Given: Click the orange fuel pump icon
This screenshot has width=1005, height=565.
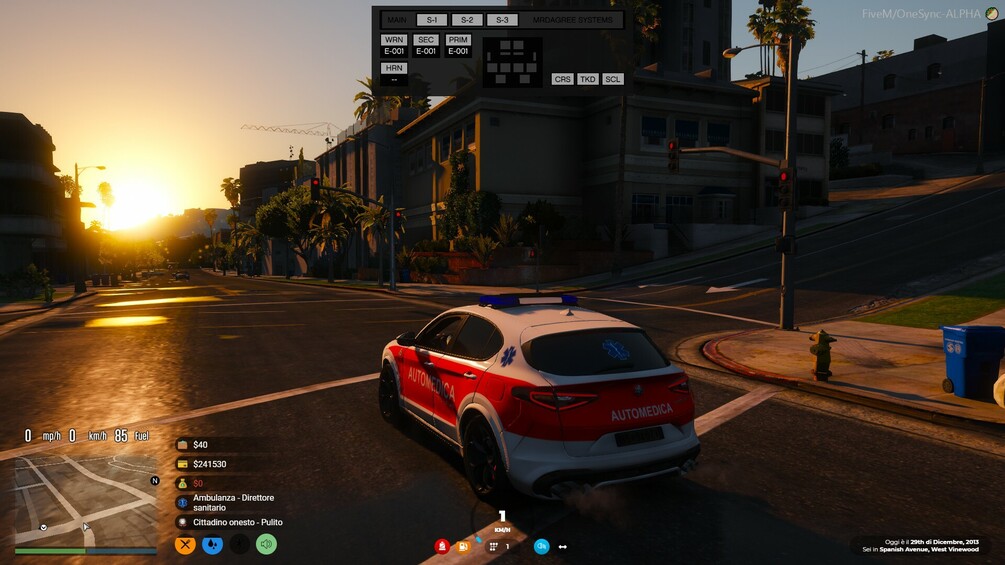Looking at the screenshot, I should click(x=463, y=546).
